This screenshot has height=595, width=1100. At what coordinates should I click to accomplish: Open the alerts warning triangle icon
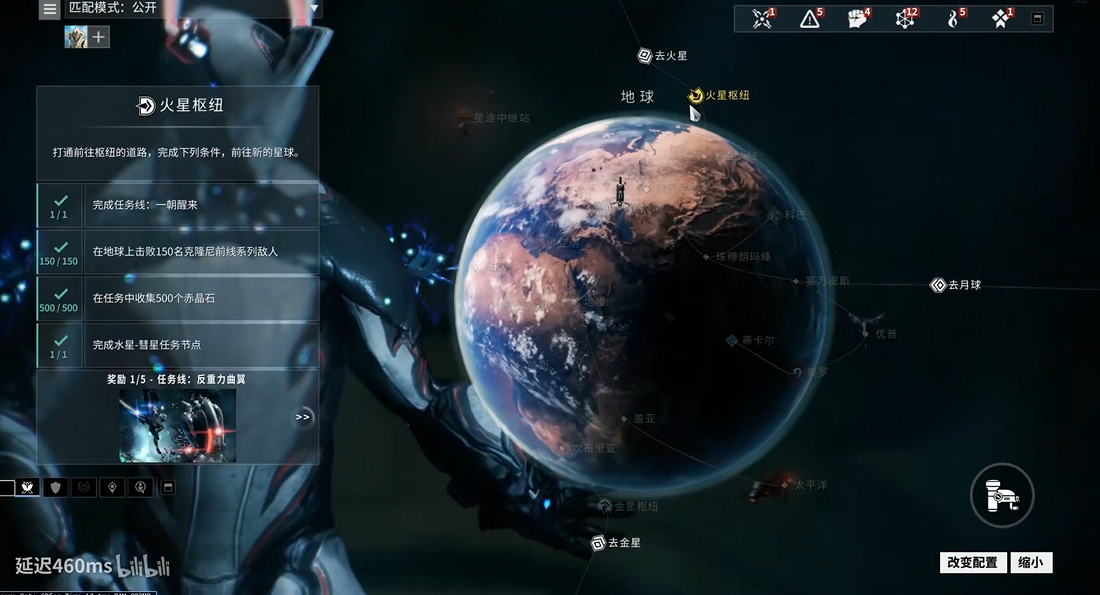(x=810, y=19)
